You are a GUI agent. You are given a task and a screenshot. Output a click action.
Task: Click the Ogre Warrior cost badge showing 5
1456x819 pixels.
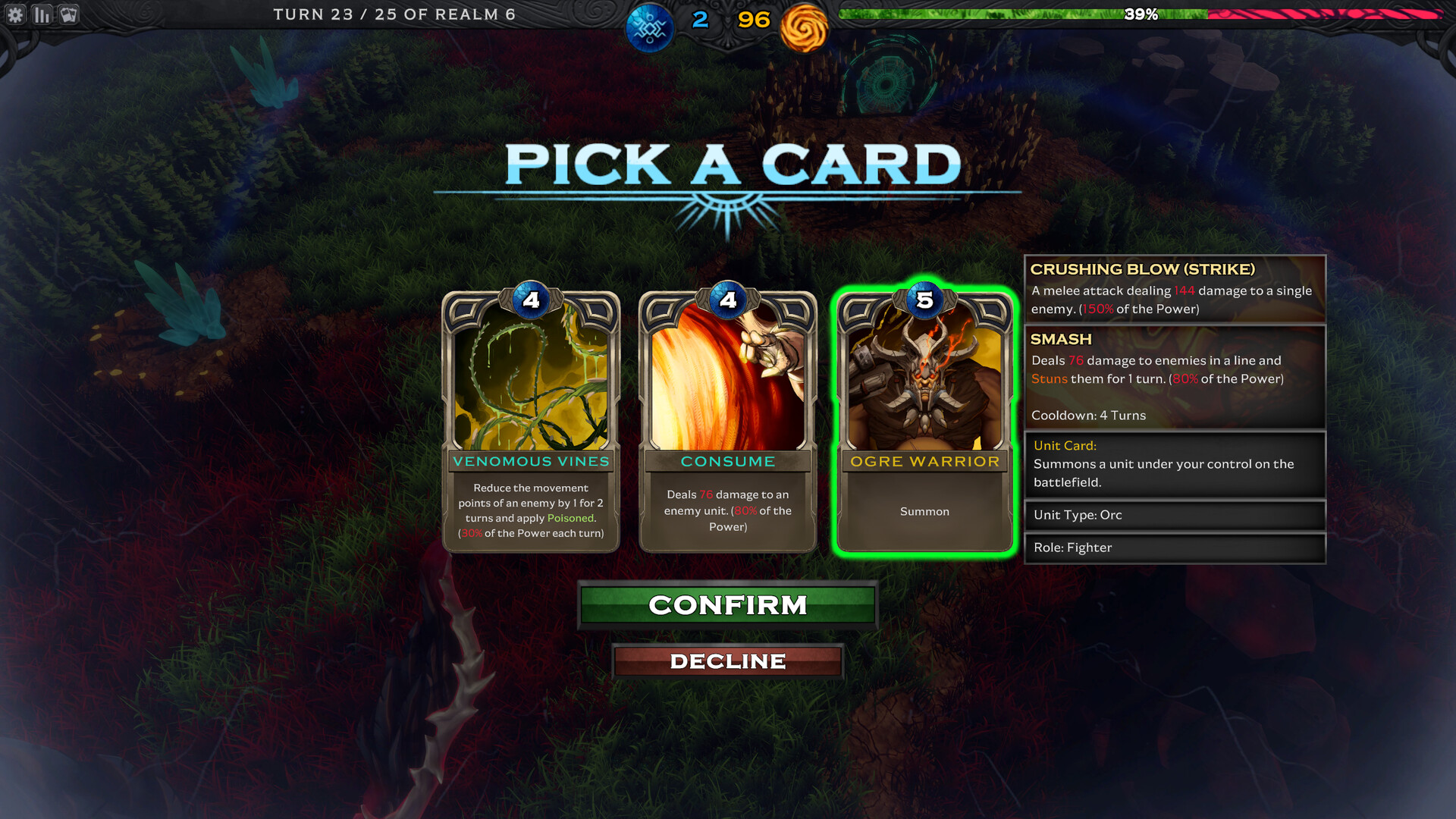tap(924, 301)
